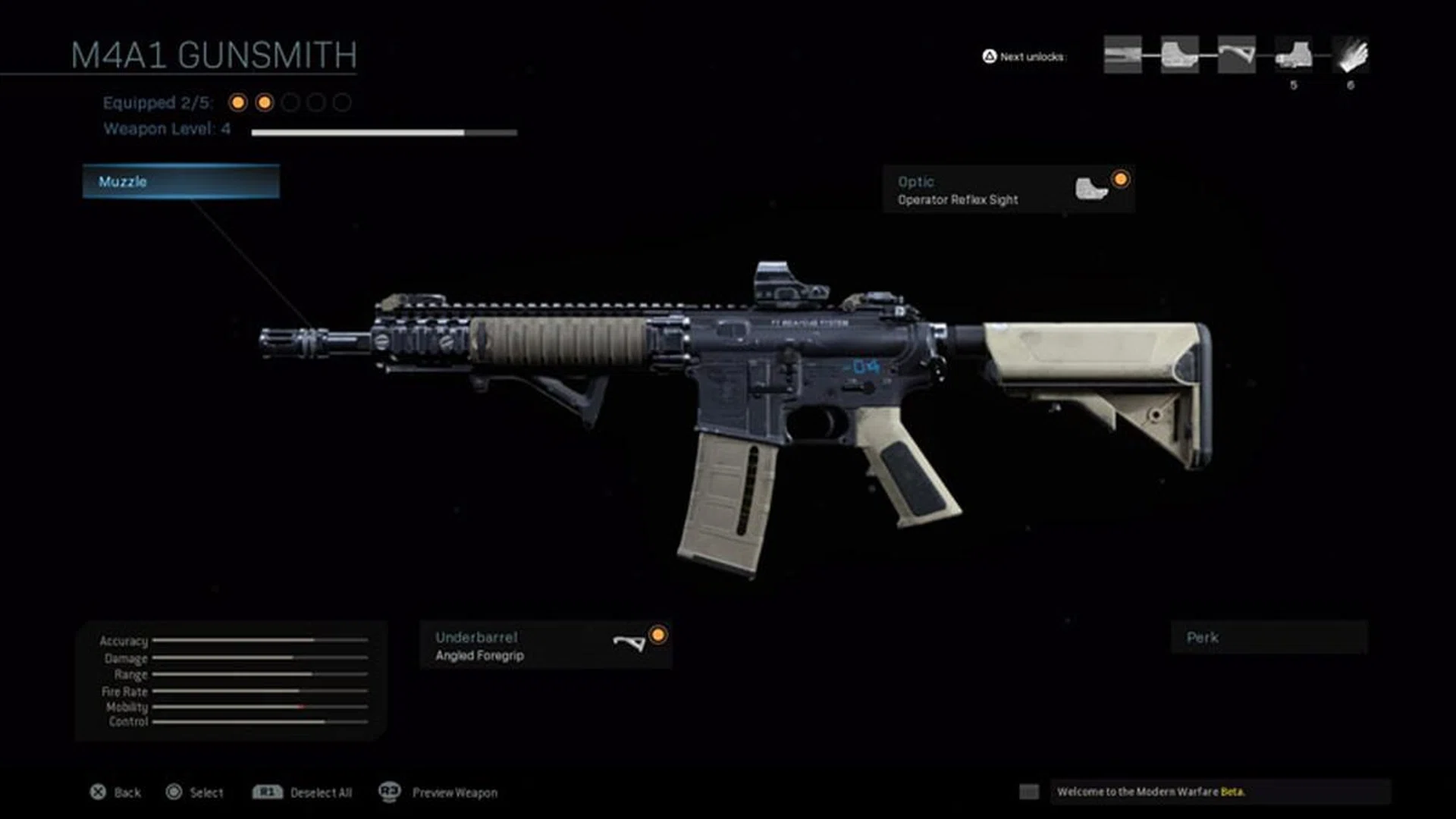Viewport: 1456px width, 819px height.
Task: Click the Underbarrel slot label
Action: click(x=476, y=637)
